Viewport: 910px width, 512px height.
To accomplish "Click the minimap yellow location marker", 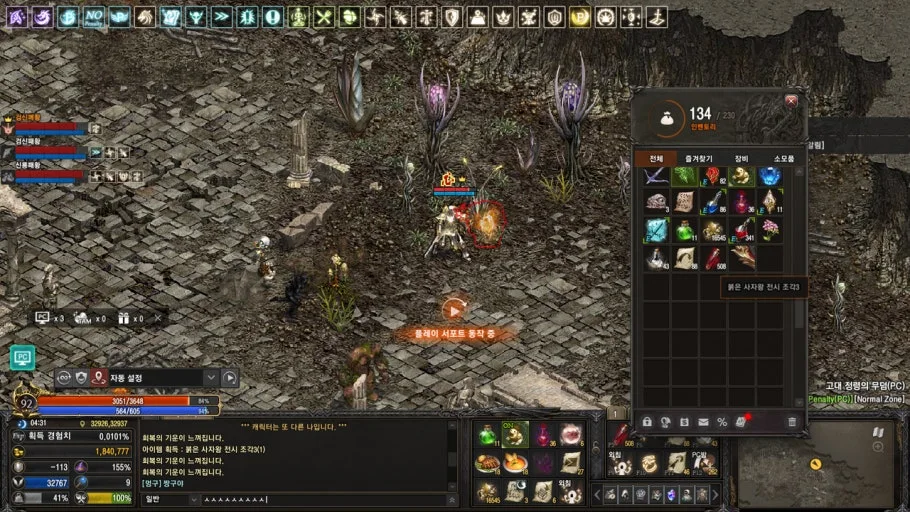I will coord(817,465).
